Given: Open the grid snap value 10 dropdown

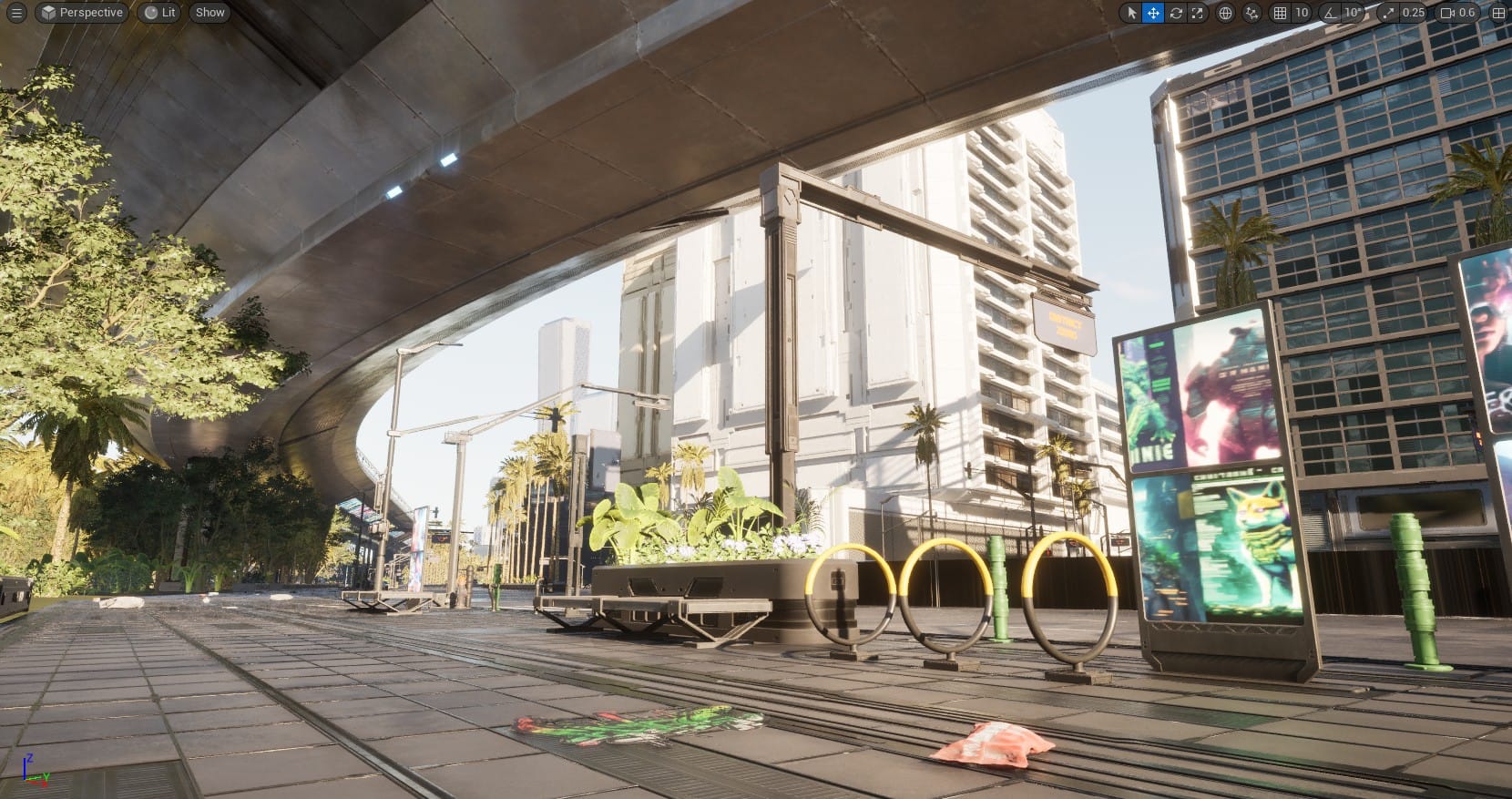Looking at the screenshot, I should tap(1303, 13).
